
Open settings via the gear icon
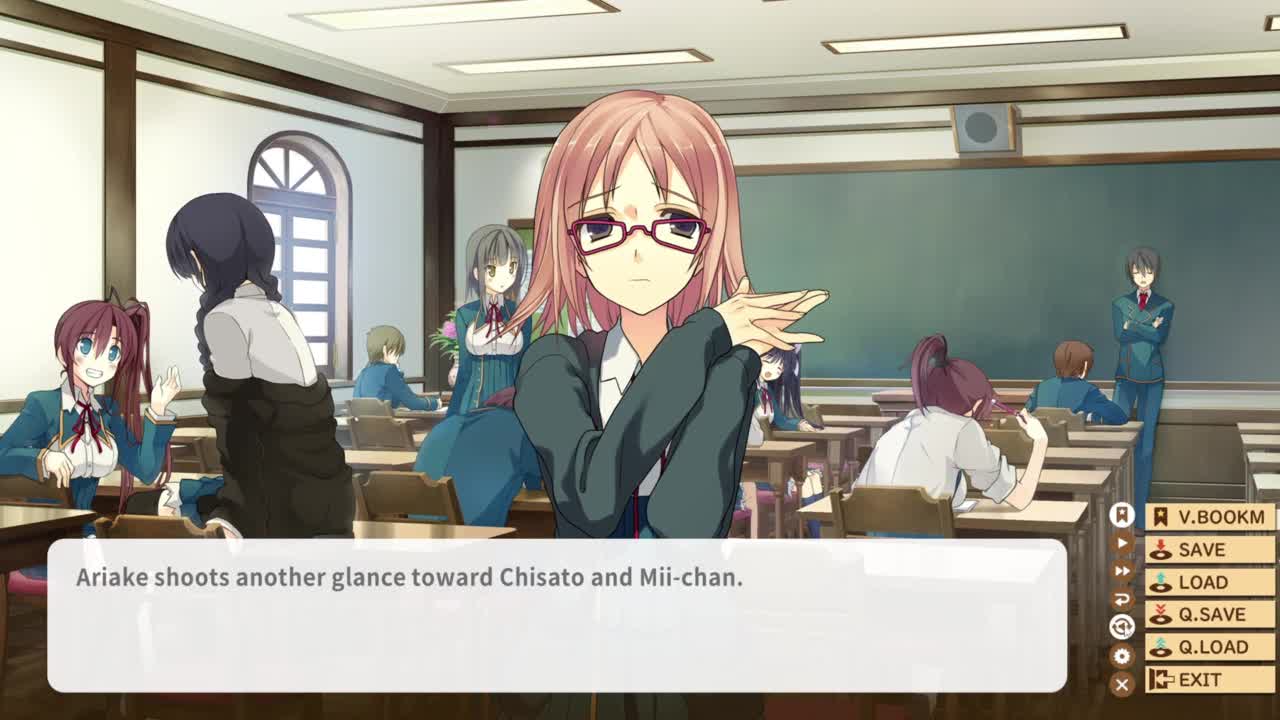(1122, 656)
